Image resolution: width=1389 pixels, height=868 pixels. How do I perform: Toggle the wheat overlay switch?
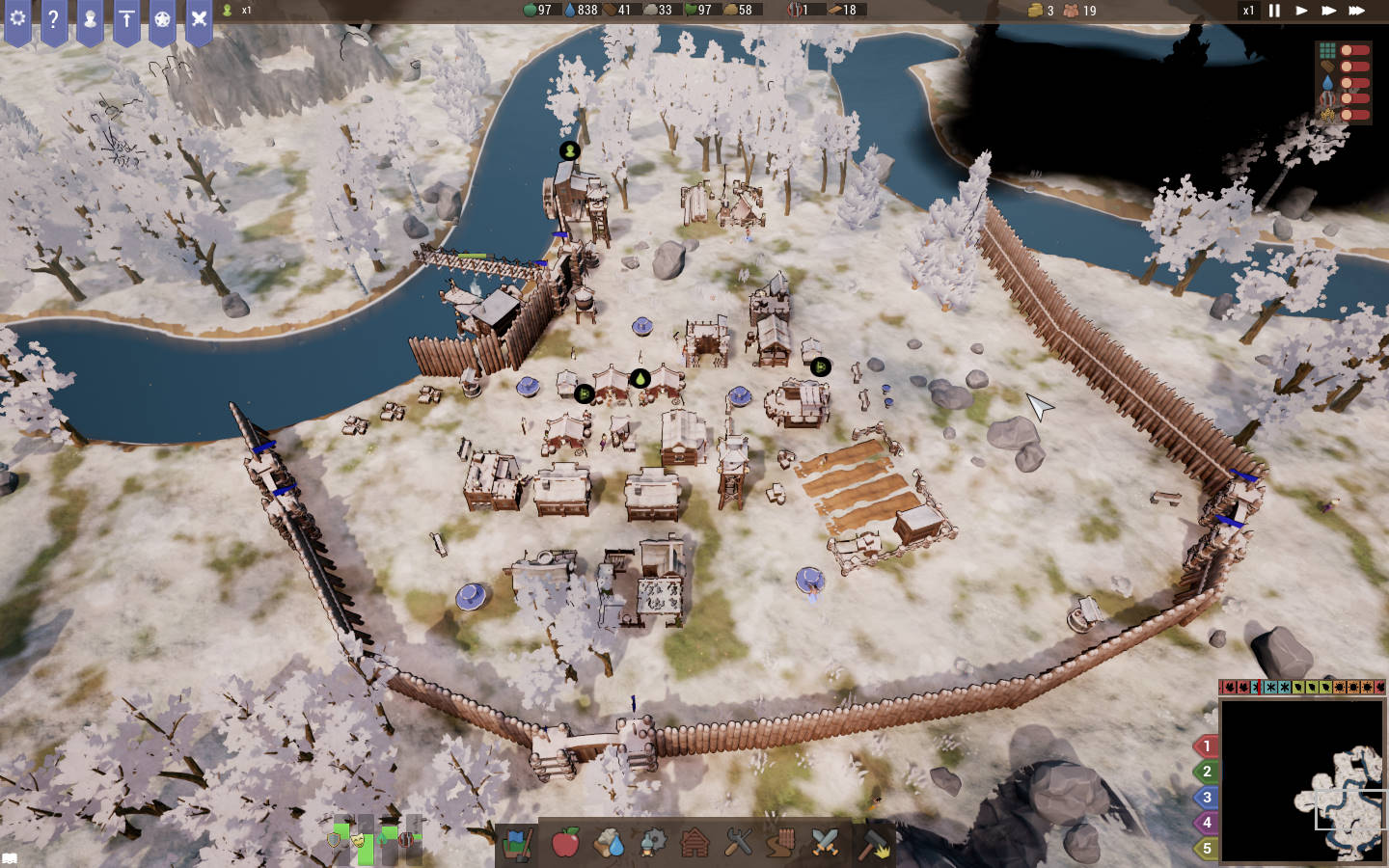click(x=1353, y=115)
